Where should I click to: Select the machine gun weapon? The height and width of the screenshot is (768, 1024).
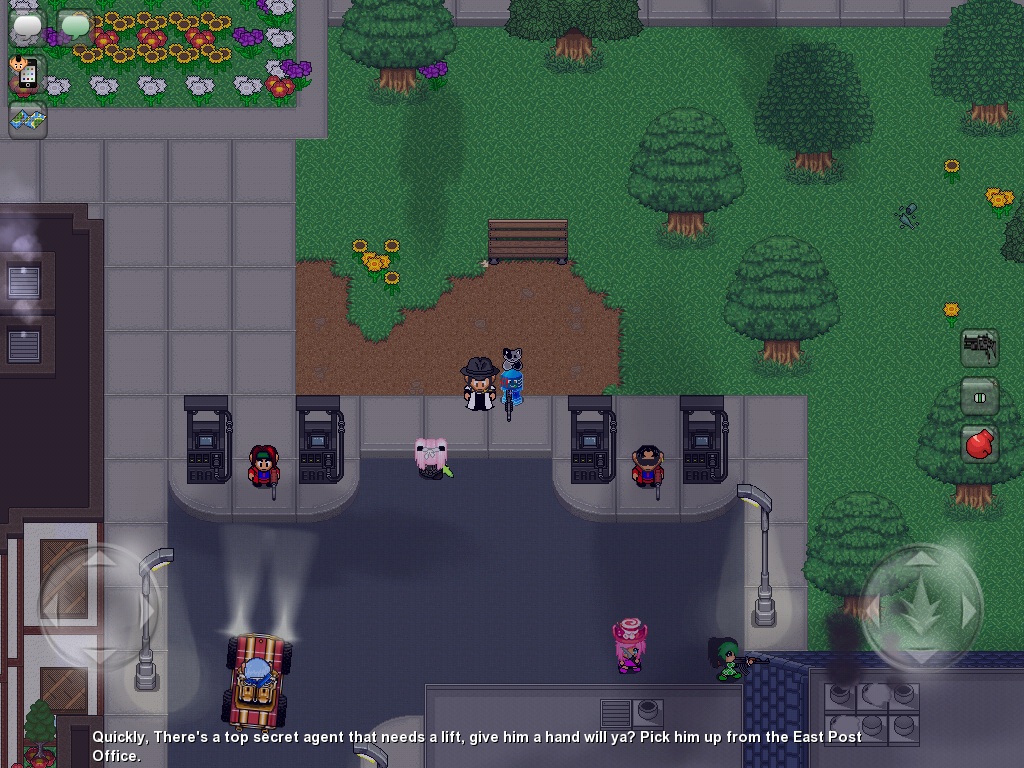click(980, 348)
